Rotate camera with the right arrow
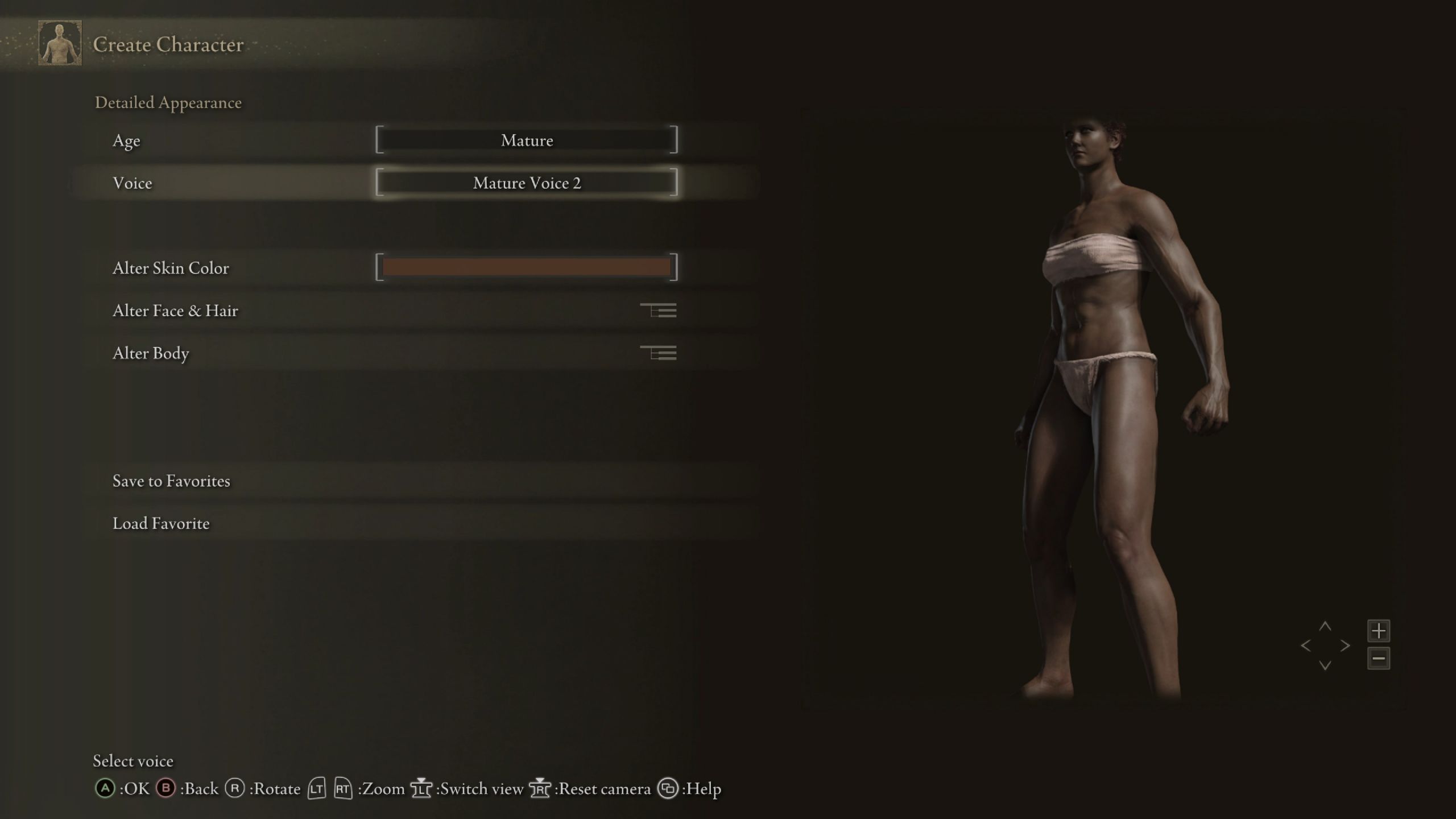Image resolution: width=1456 pixels, height=819 pixels. 1345,646
